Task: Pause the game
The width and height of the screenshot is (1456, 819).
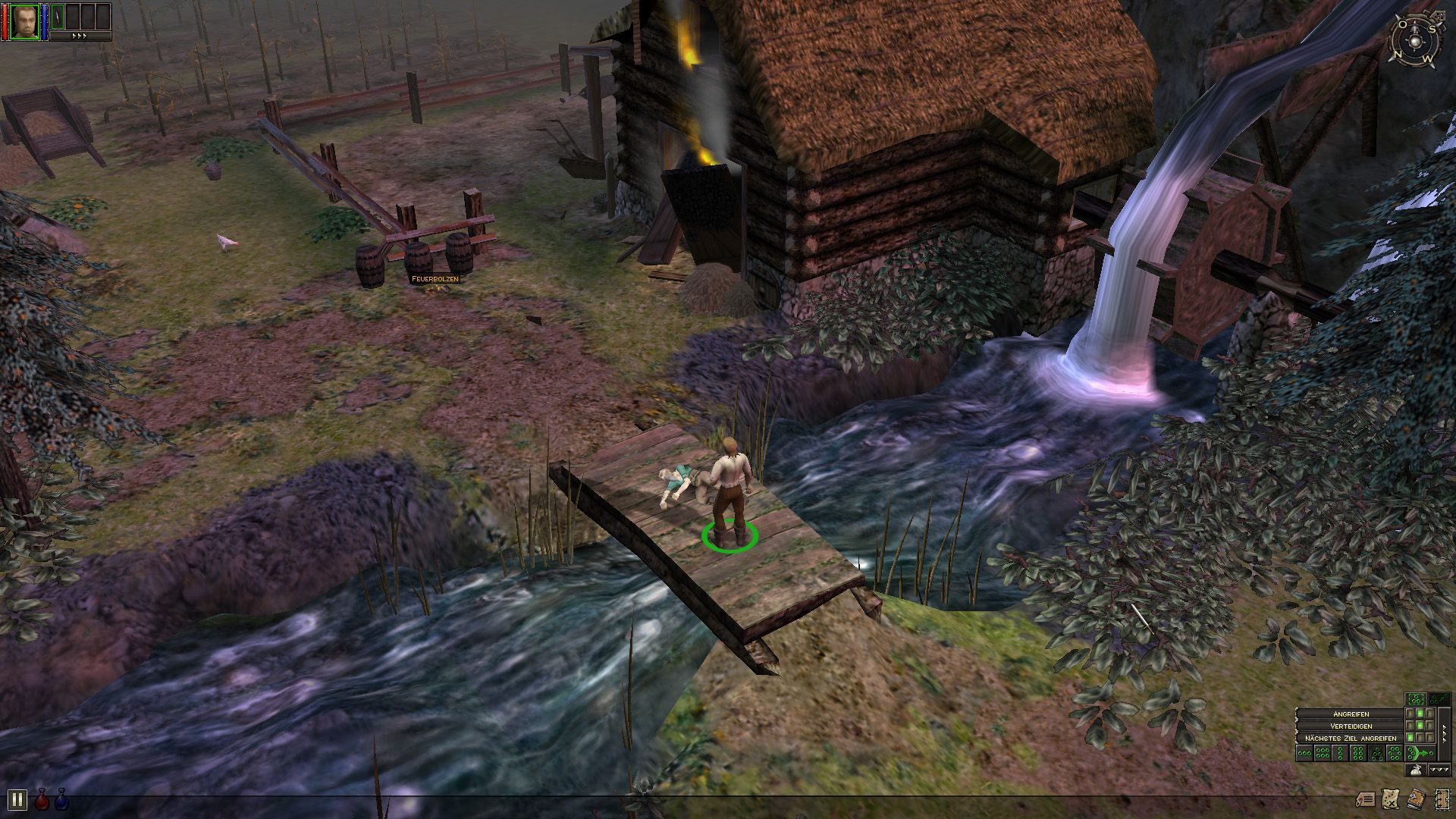Action: pos(17,799)
